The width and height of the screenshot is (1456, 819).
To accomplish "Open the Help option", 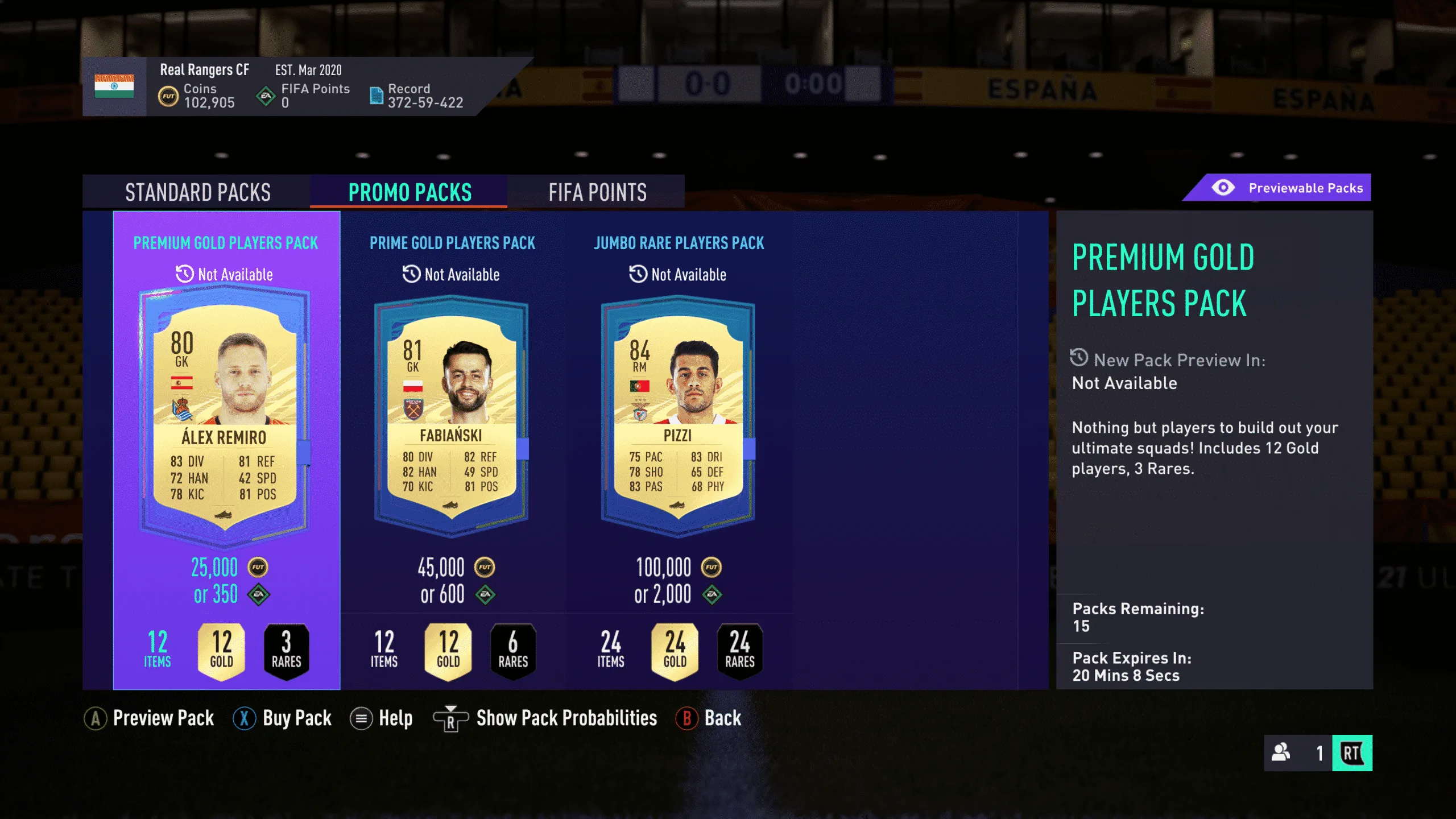I will point(381,718).
